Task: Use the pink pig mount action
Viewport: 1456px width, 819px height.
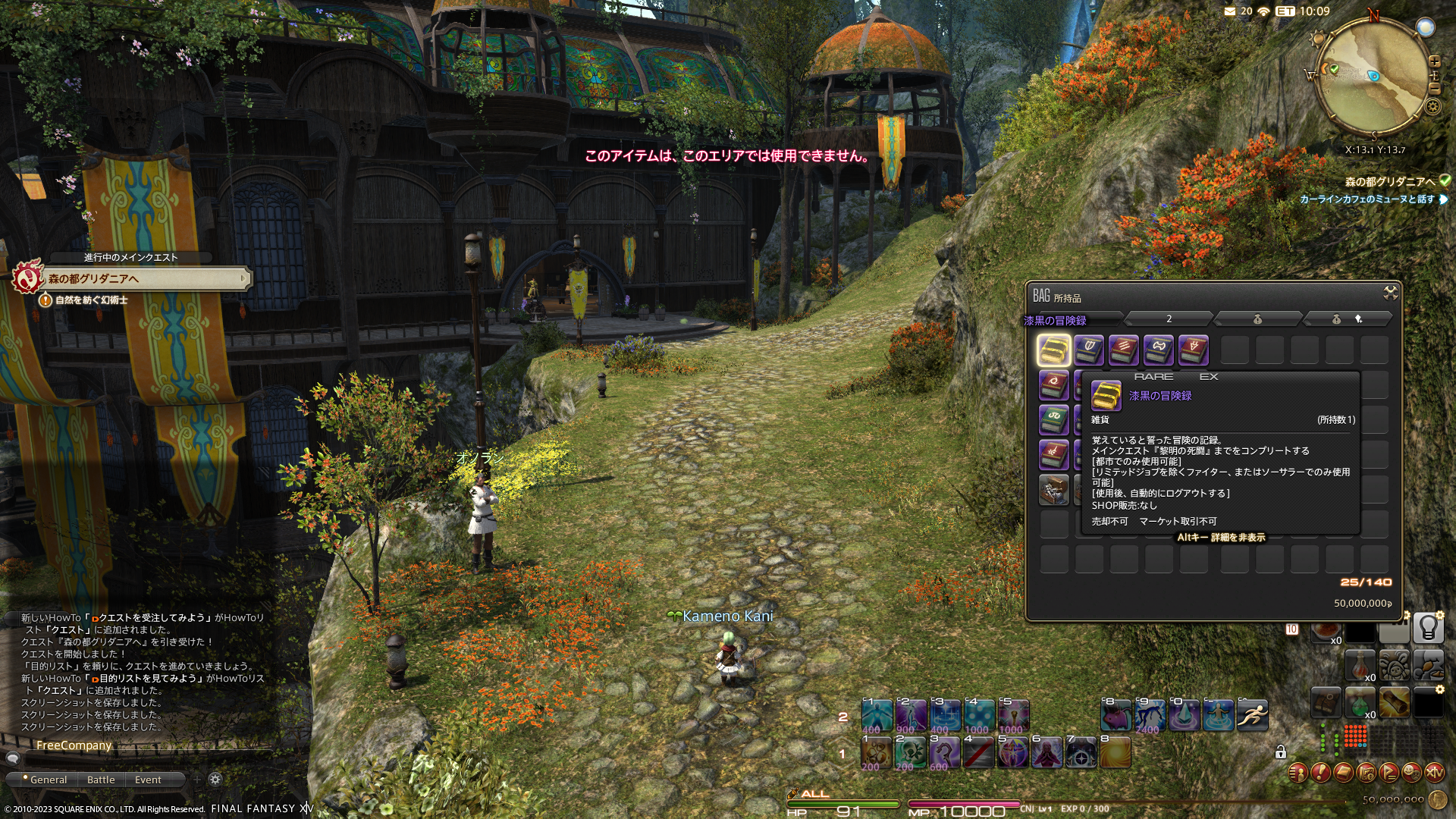Action: coord(1116,715)
